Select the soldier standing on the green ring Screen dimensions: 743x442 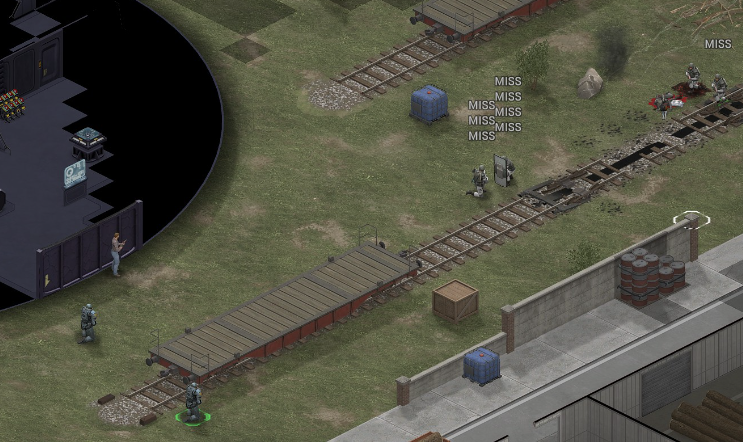pyautogui.click(x=192, y=400)
